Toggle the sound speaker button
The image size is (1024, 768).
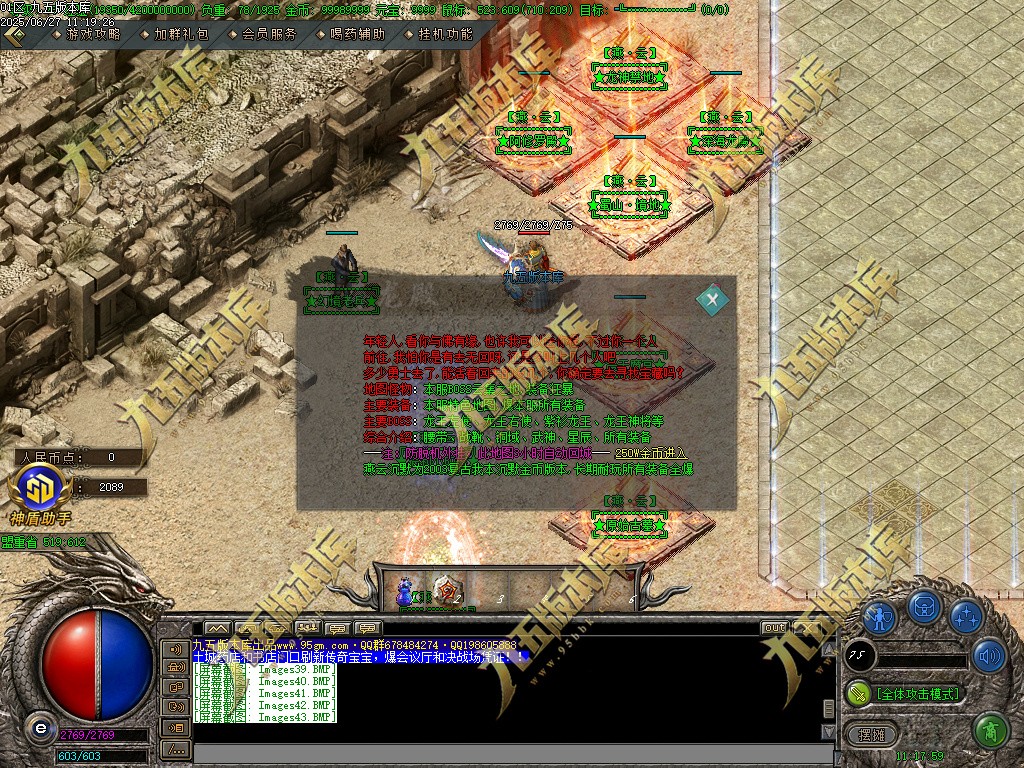(989, 656)
